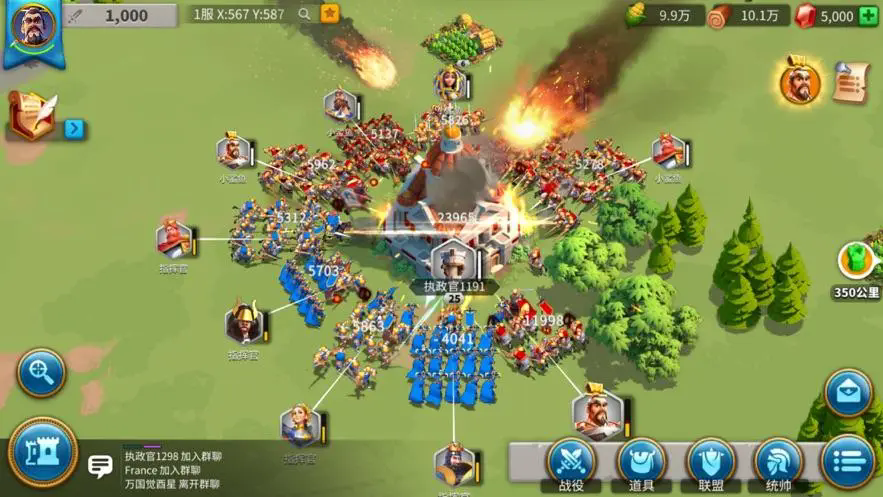This screenshot has width=883, height=497.
Task: Open the map search magnifier button
Action: coord(41,373)
